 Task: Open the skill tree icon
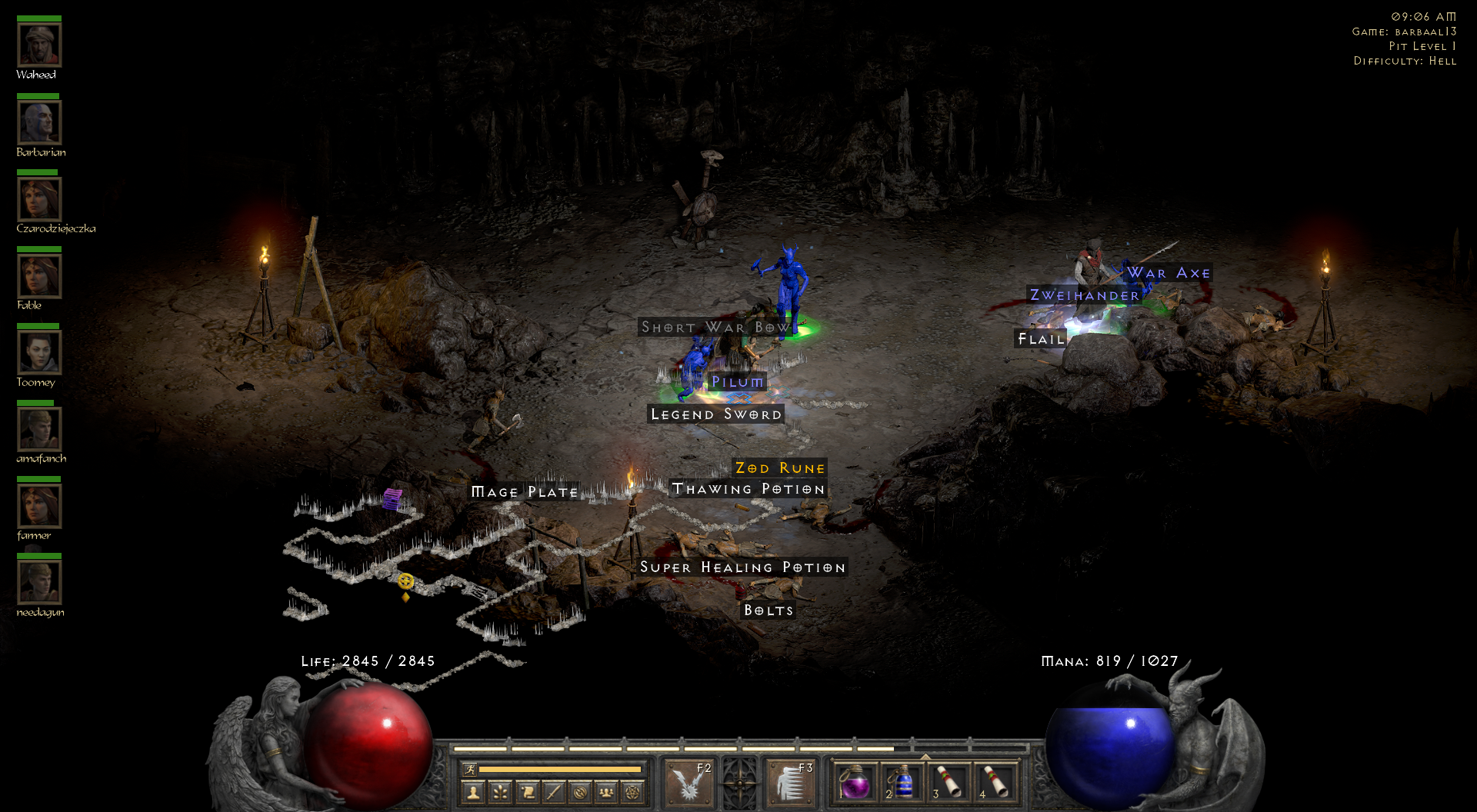click(499, 793)
